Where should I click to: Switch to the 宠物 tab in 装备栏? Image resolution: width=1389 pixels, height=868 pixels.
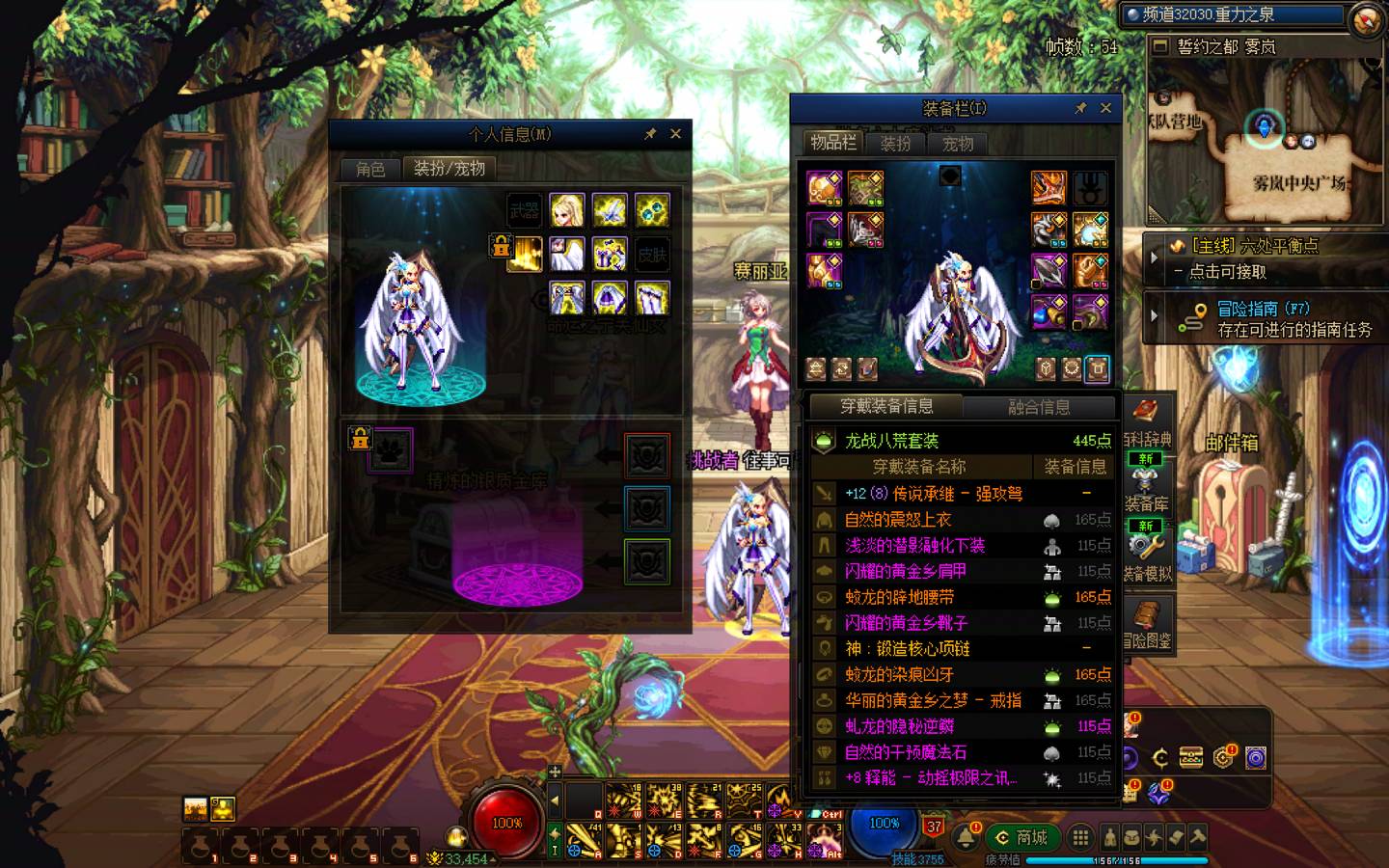coord(958,144)
